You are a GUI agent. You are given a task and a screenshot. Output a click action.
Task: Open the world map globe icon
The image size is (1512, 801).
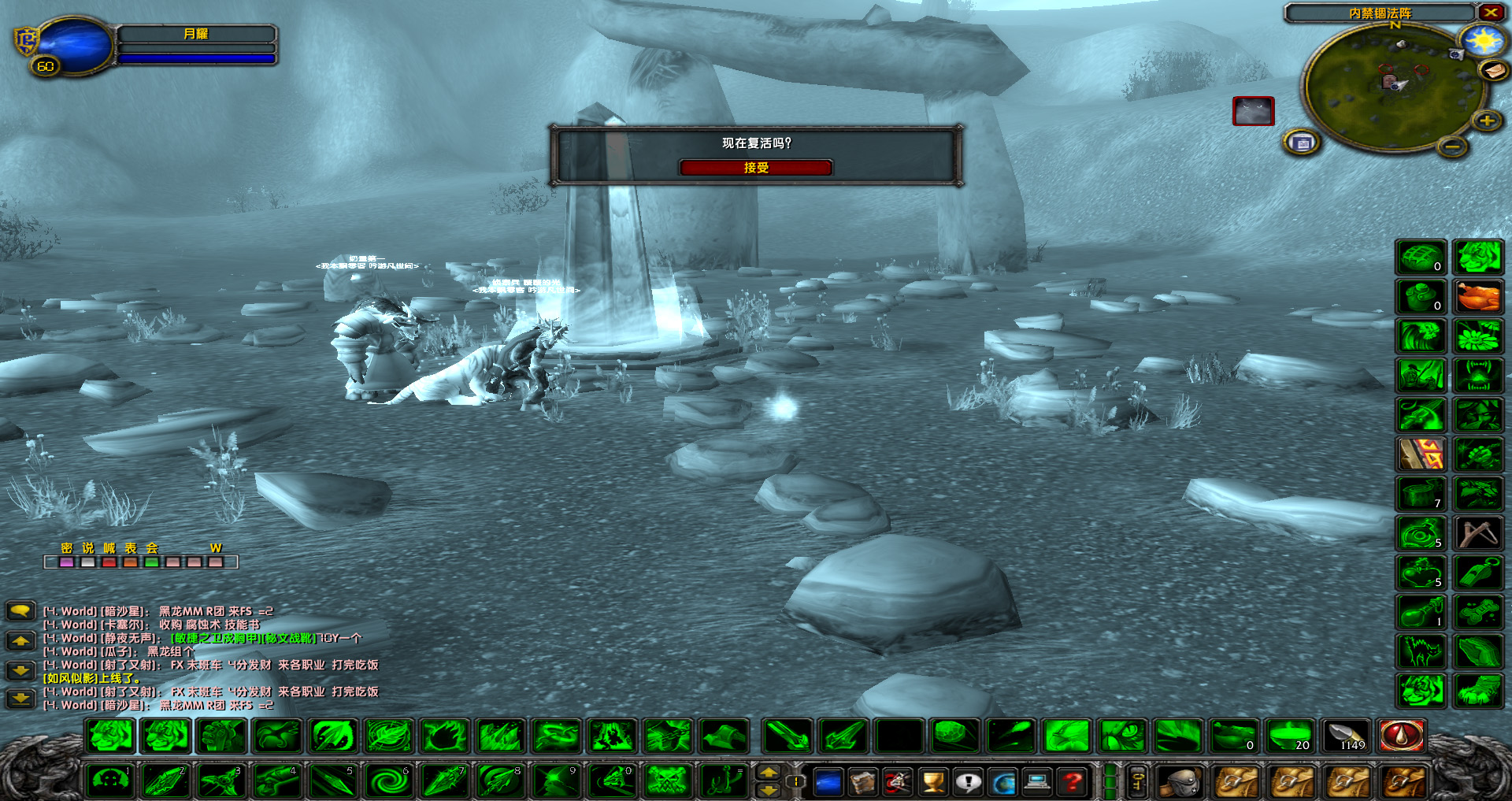1002,782
